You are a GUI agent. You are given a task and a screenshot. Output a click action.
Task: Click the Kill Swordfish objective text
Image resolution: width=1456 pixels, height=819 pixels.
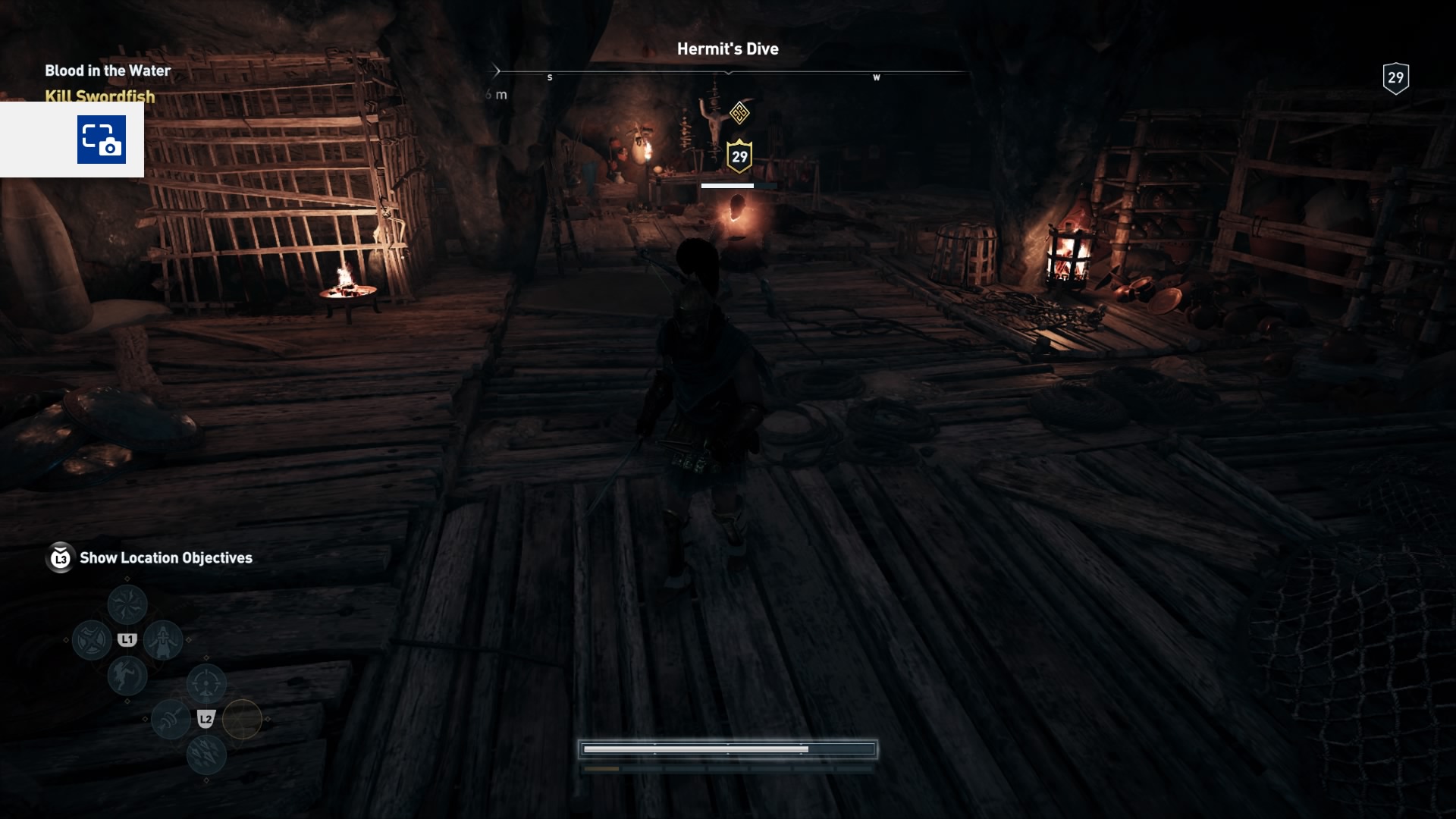[99, 97]
